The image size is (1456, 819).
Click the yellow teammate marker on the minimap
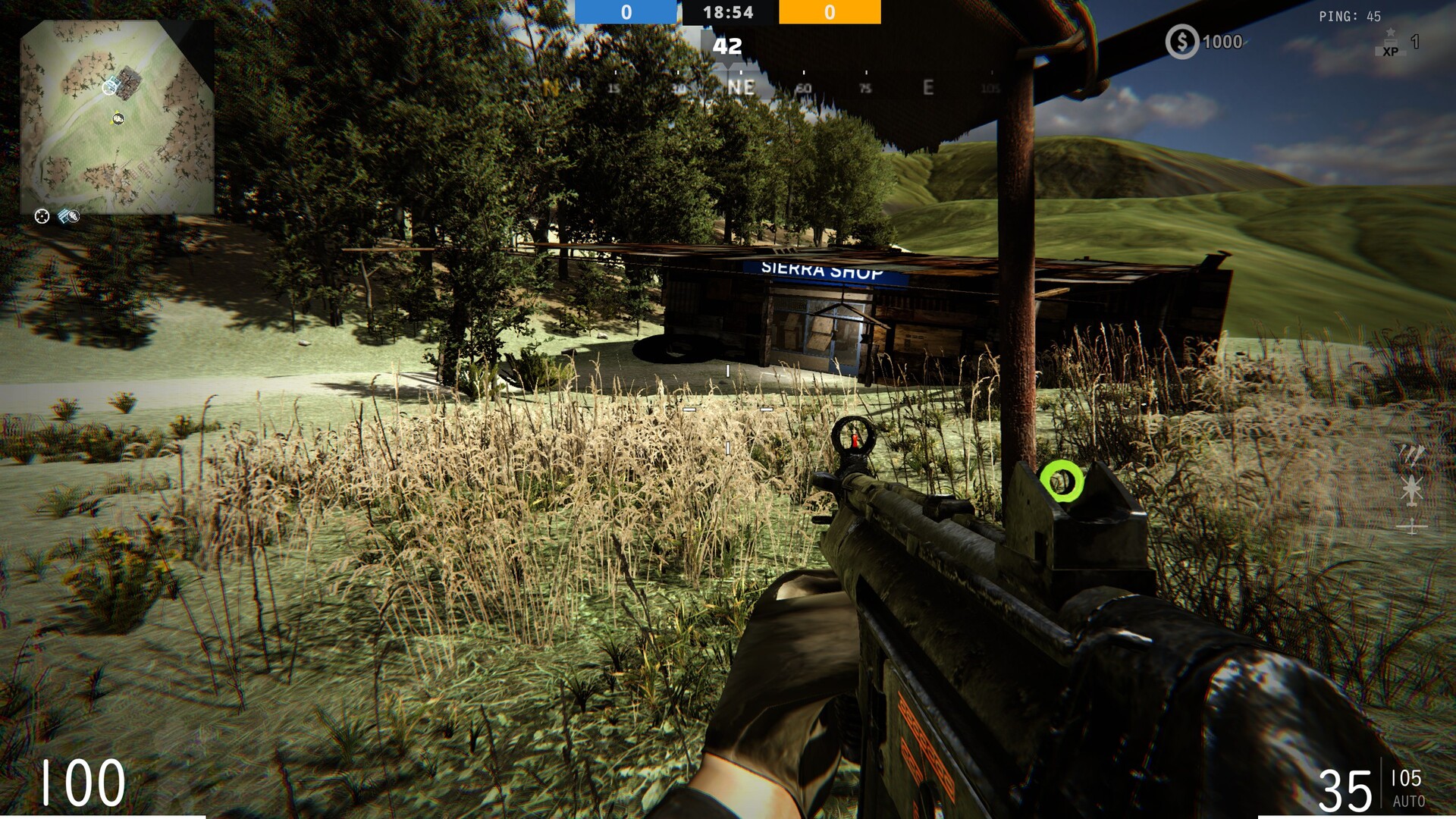118,118
